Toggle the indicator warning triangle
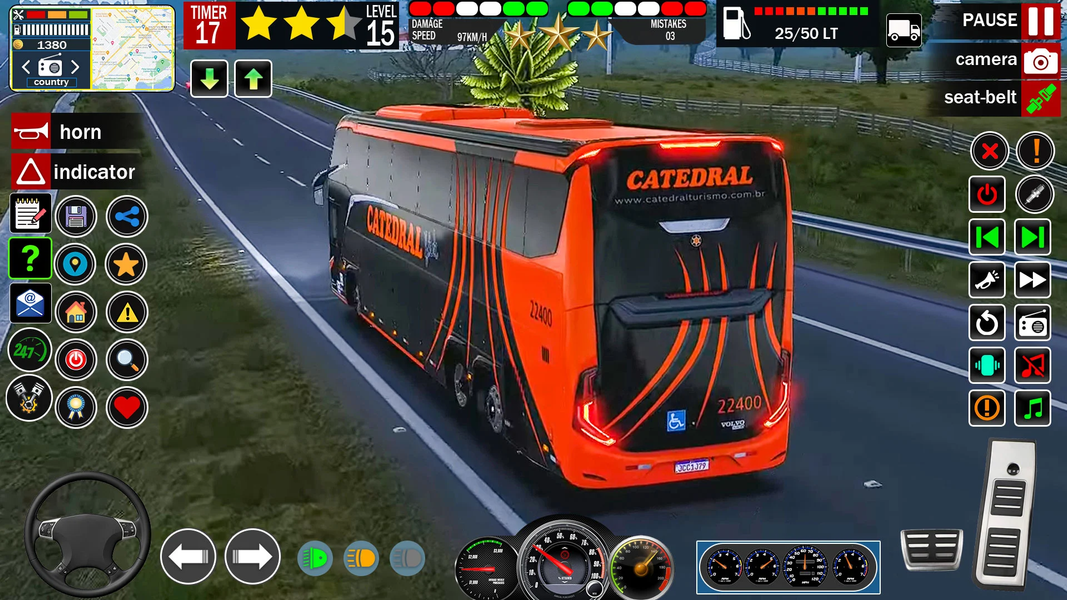Screen dimensions: 1067x600 tap(31, 172)
